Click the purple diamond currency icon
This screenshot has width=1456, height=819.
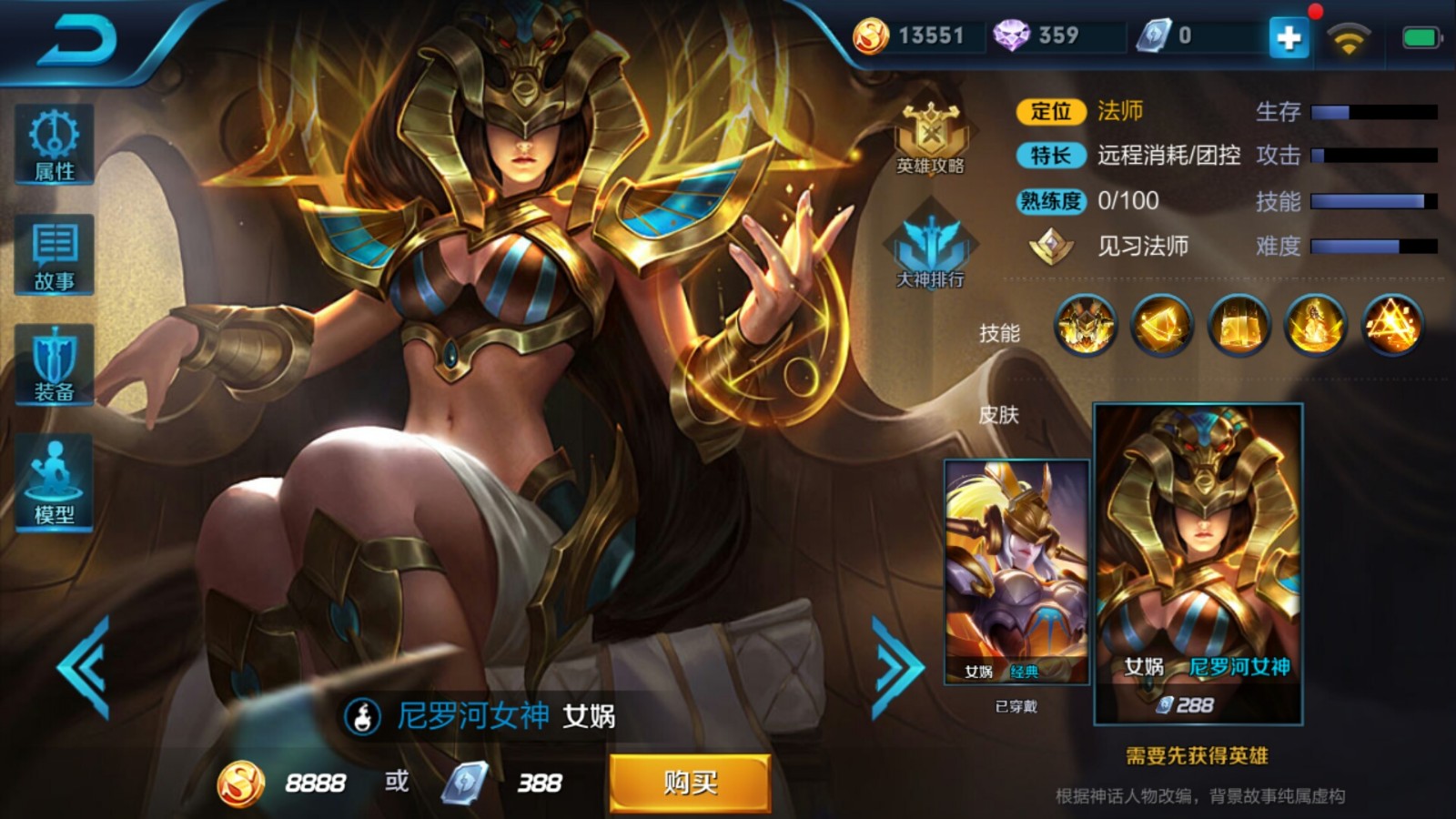pos(1013,36)
